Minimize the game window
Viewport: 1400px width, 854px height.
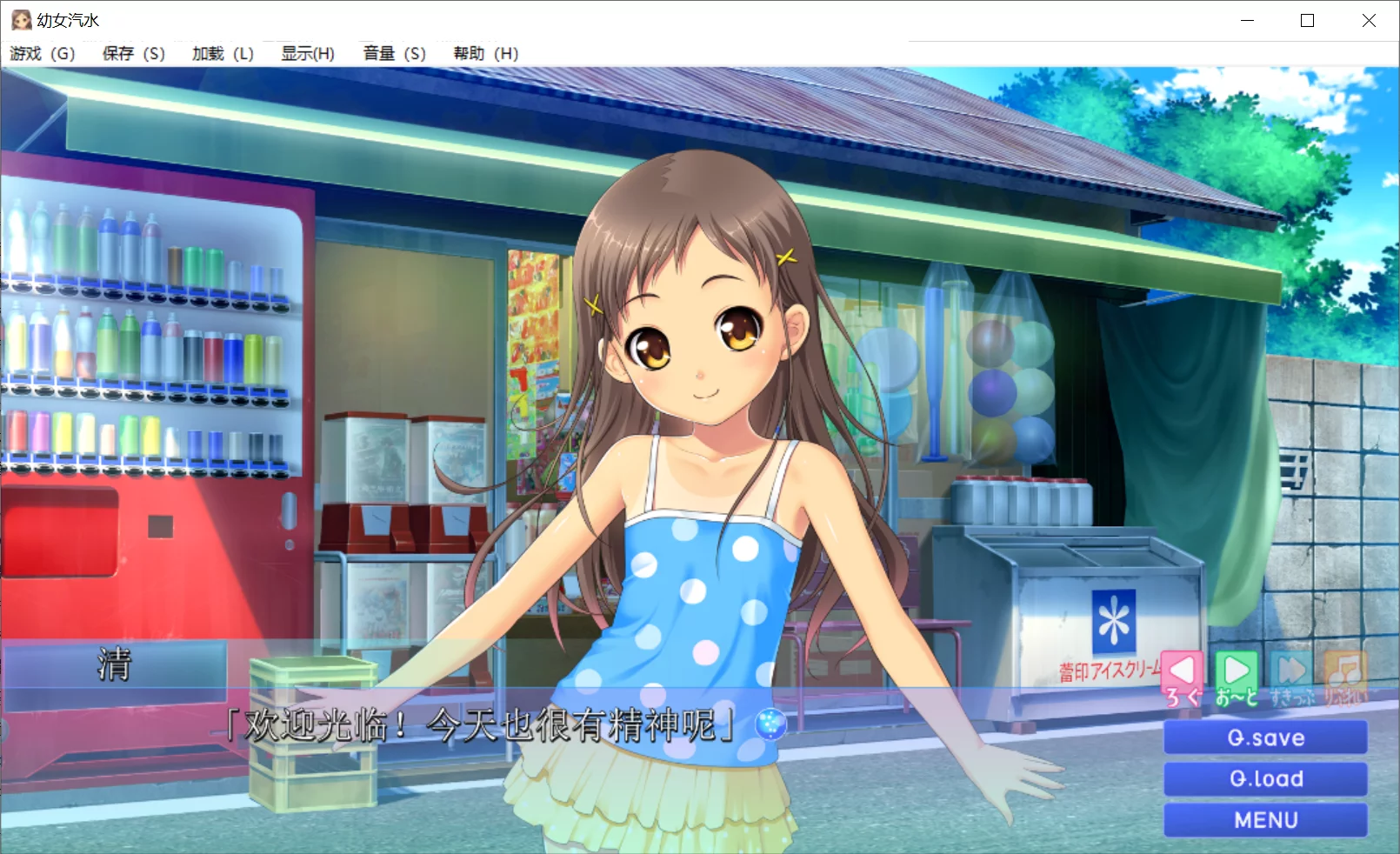(x=1247, y=20)
